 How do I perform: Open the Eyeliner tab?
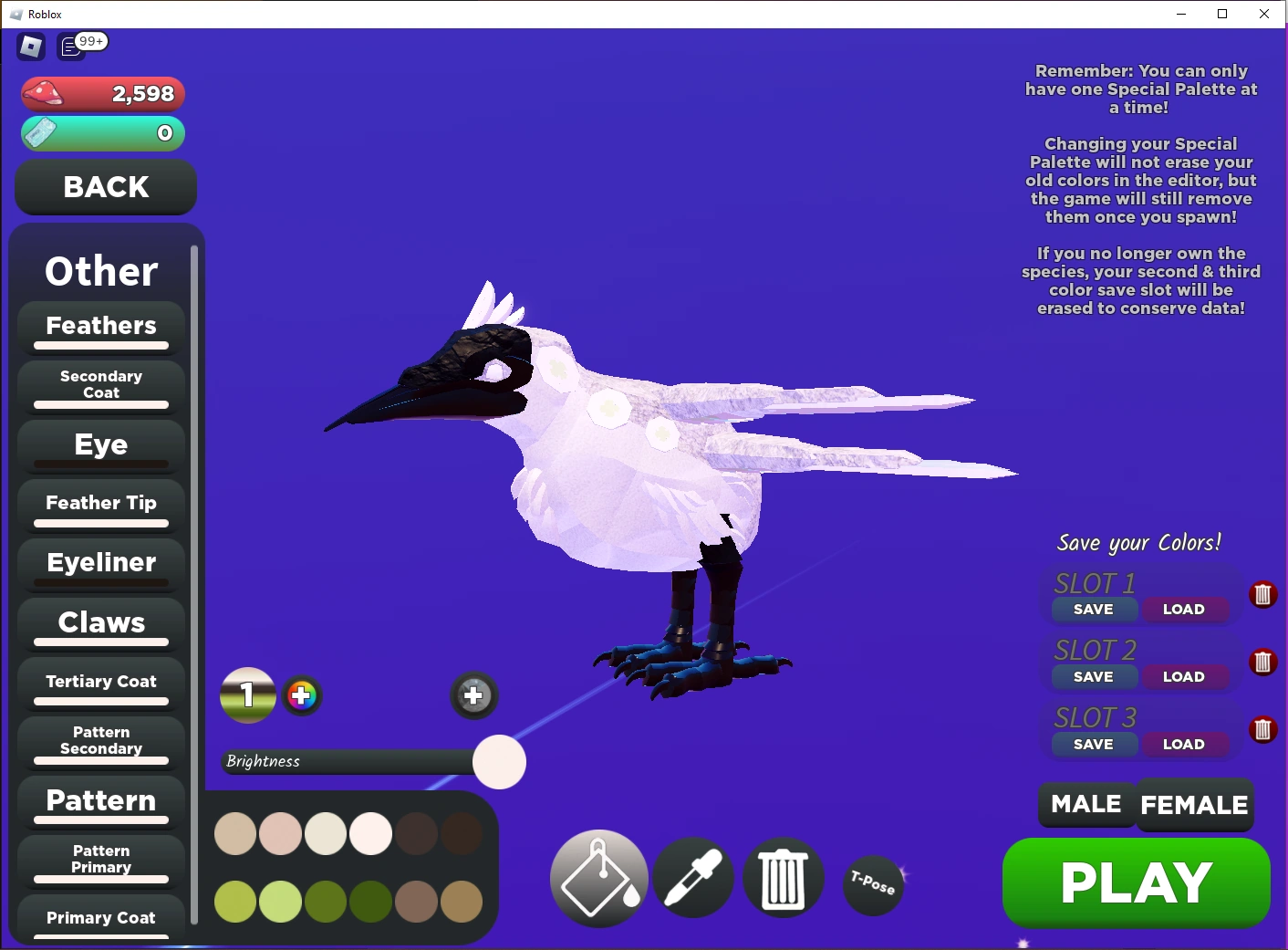[100, 563]
